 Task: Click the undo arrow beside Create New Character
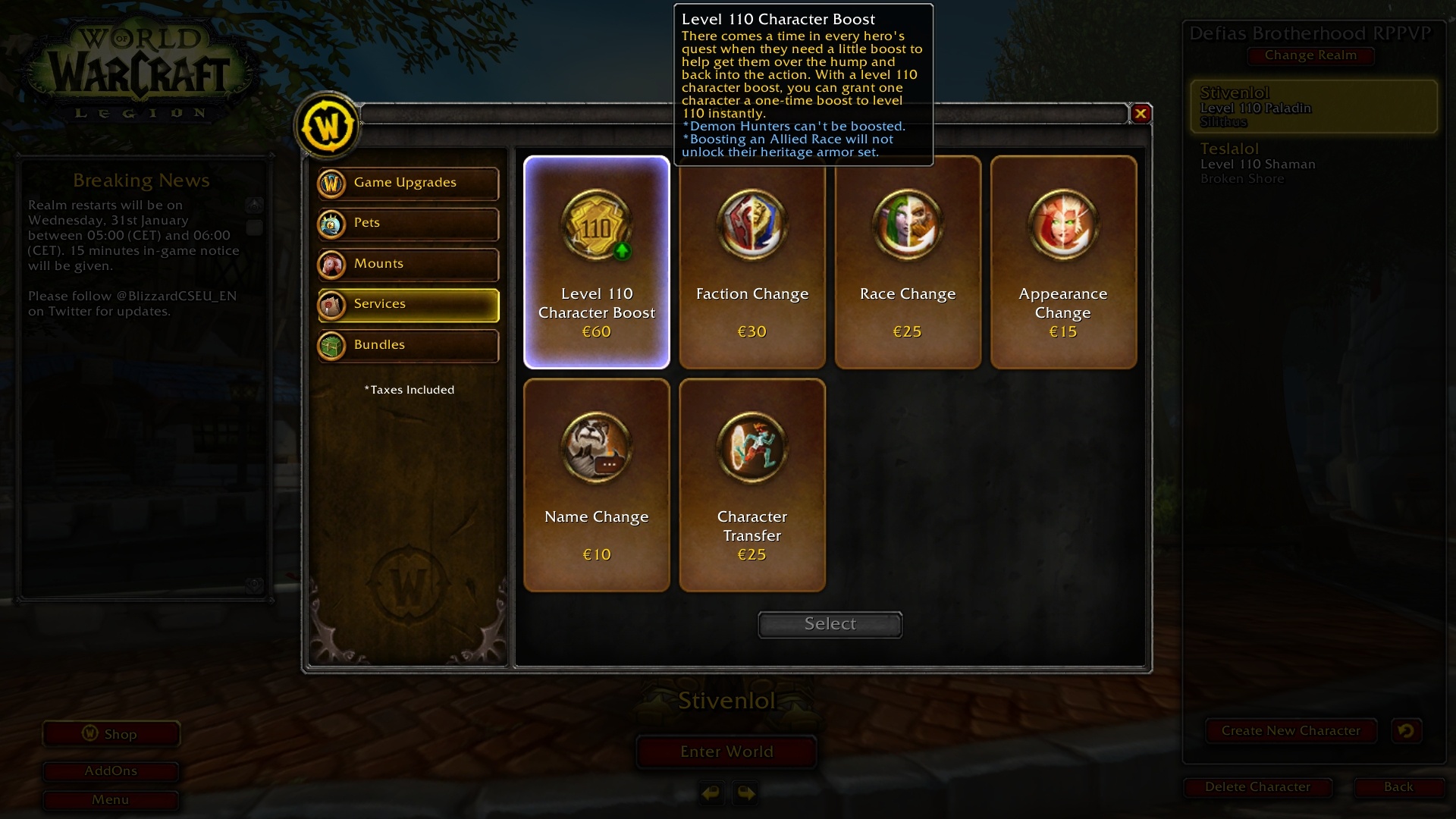coord(1407,730)
